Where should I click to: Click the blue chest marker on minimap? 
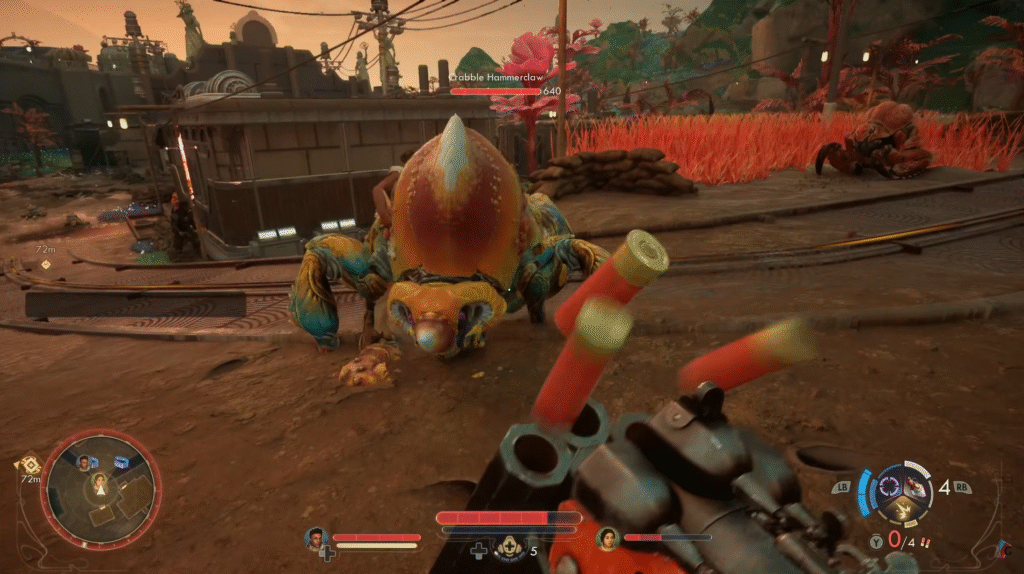pyautogui.click(x=122, y=462)
